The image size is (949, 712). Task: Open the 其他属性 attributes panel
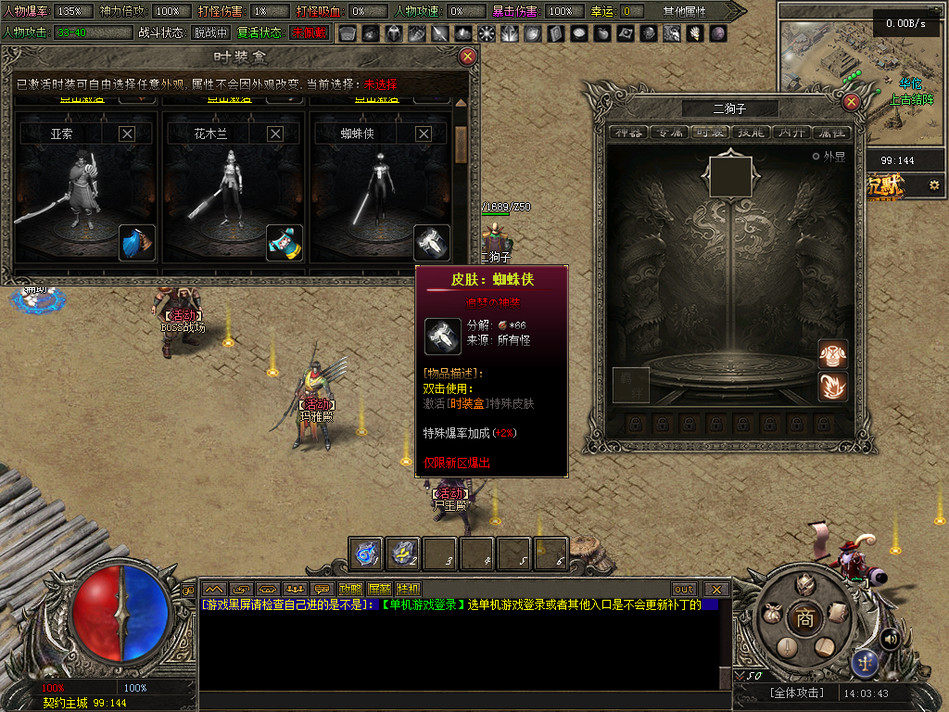(x=684, y=11)
